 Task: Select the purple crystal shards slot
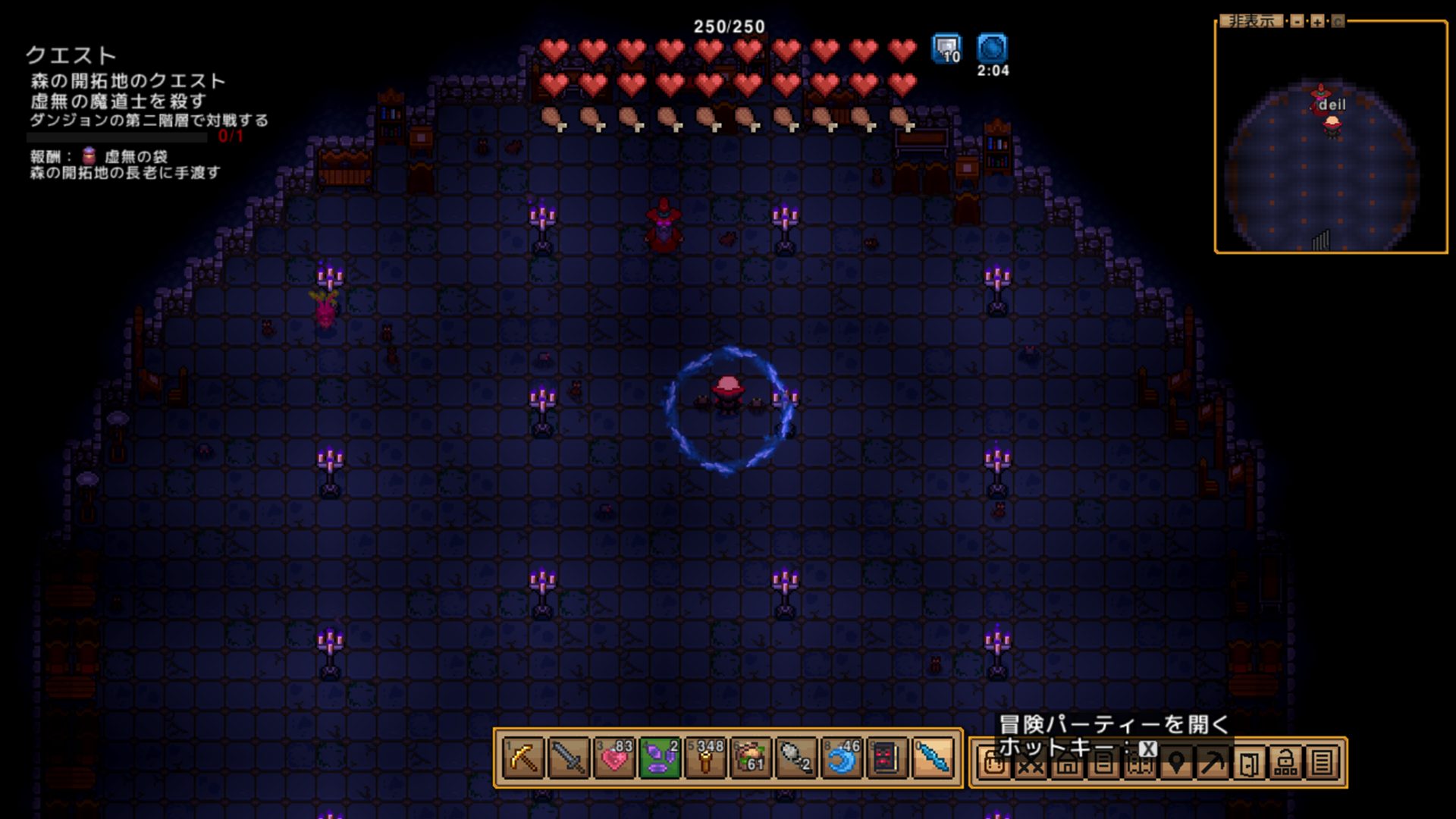click(x=660, y=758)
